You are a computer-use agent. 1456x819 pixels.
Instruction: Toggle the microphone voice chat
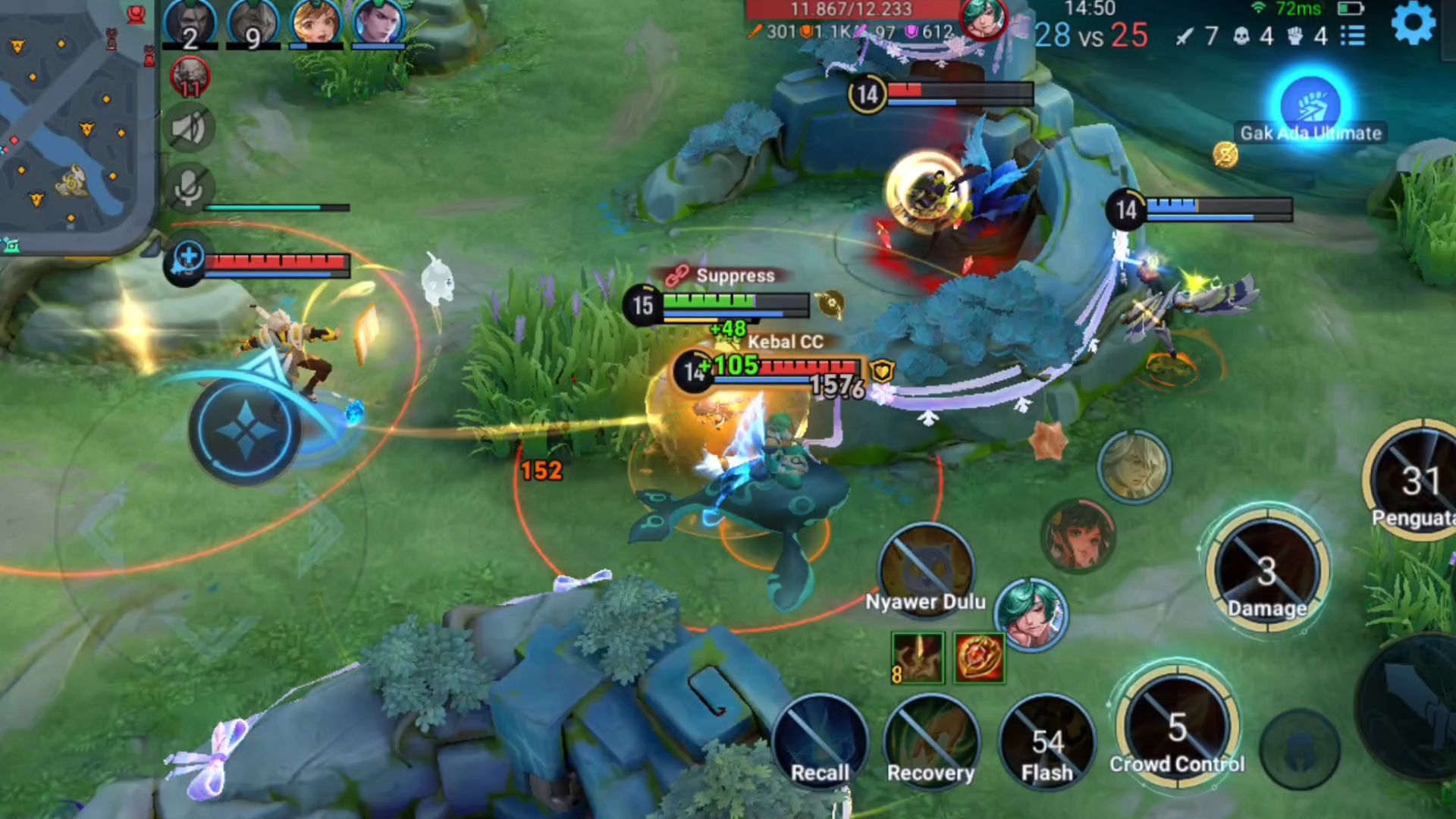click(x=188, y=187)
